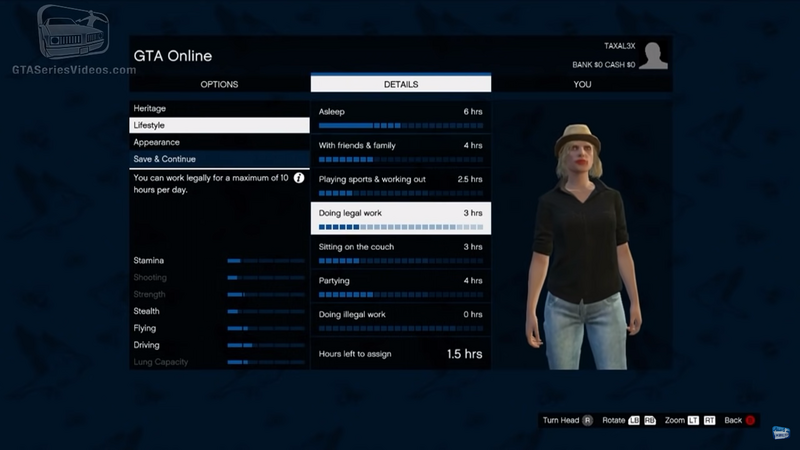This screenshot has width=800, height=450.
Task: Select the Lifestyle menu entry
Action: (x=219, y=125)
